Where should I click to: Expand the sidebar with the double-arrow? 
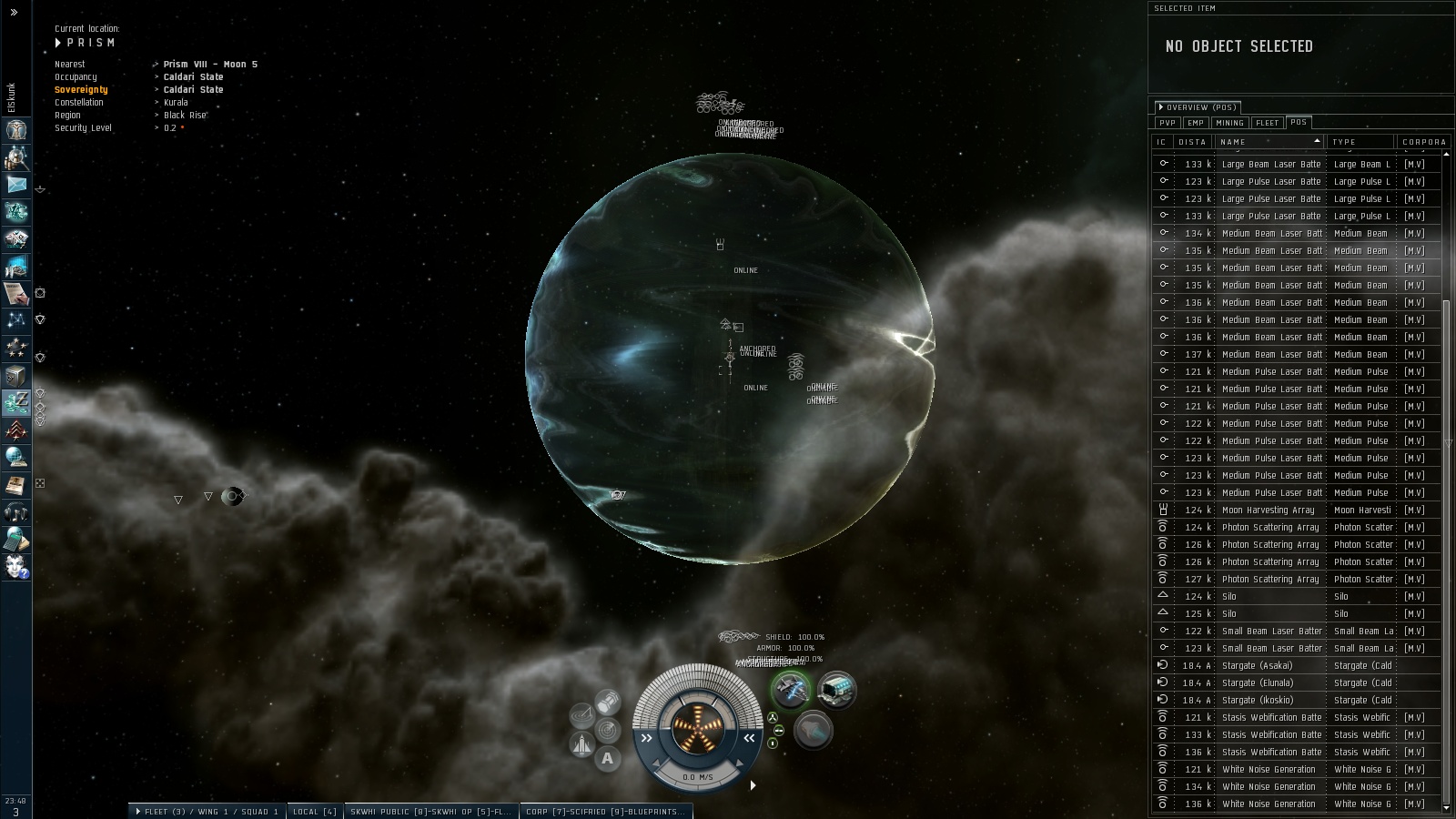(x=14, y=13)
